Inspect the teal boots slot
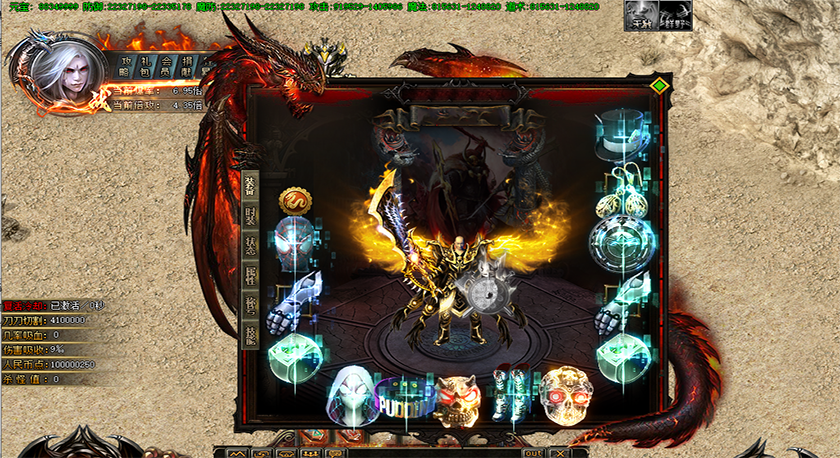The height and width of the screenshot is (458, 840). [x=511, y=394]
